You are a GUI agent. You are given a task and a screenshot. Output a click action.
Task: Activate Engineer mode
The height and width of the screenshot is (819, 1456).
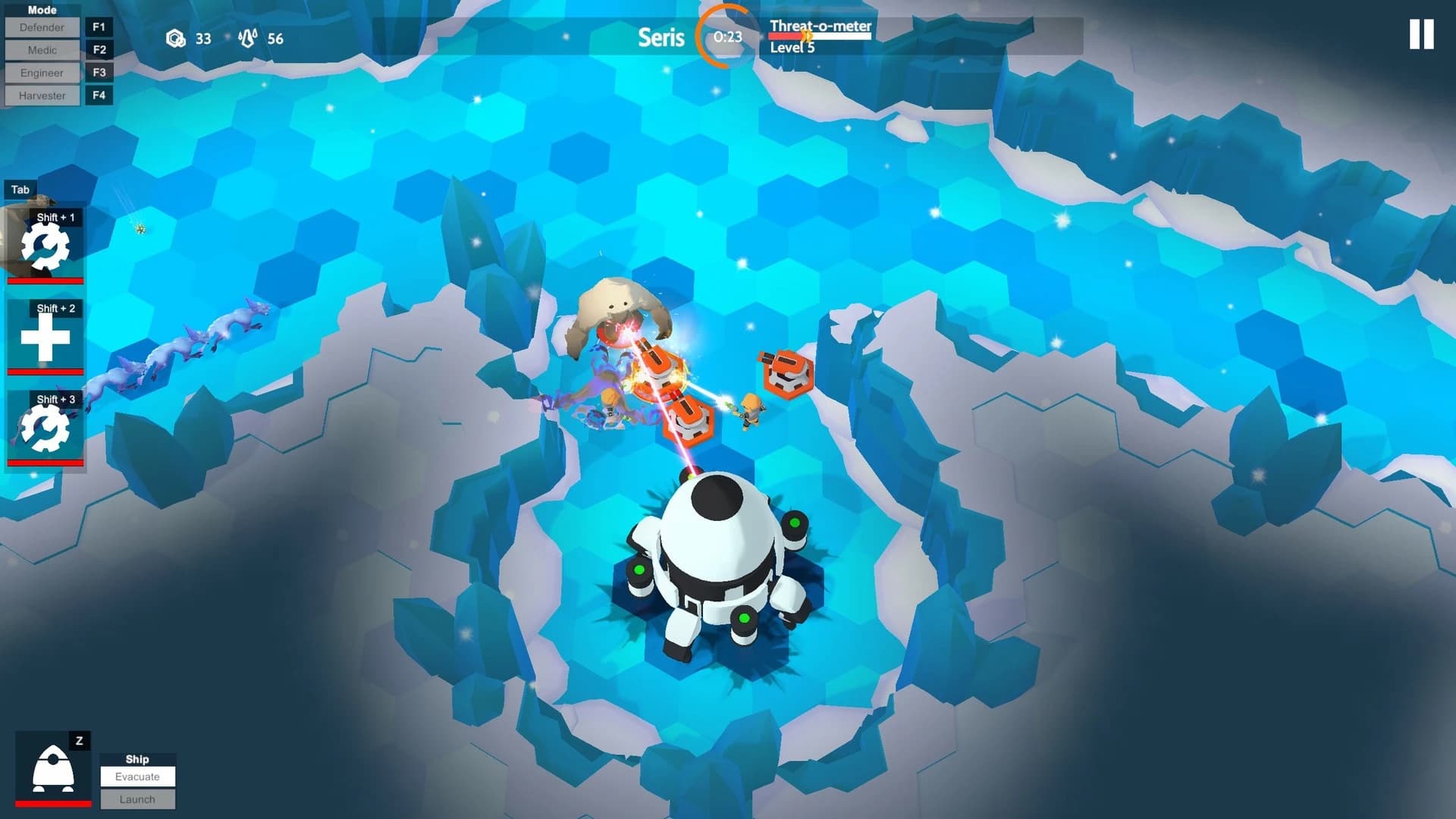(42, 73)
